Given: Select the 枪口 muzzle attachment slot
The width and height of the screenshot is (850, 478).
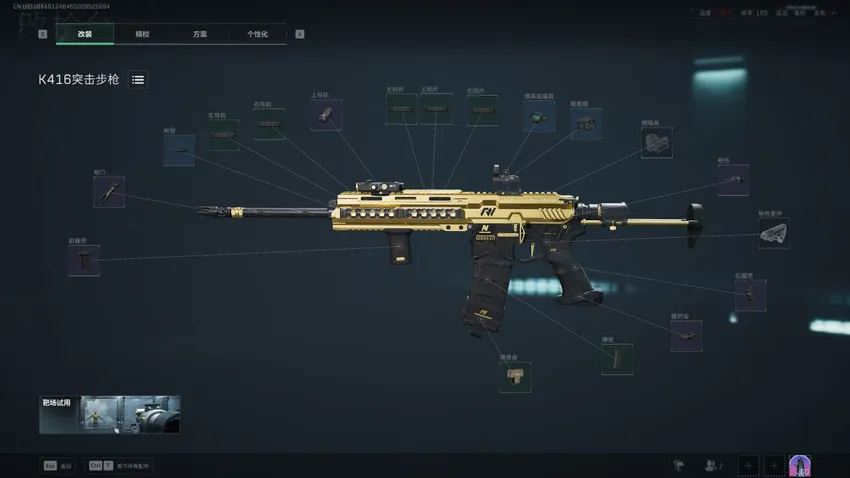Looking at the screenshot, I should coord(109,191).
